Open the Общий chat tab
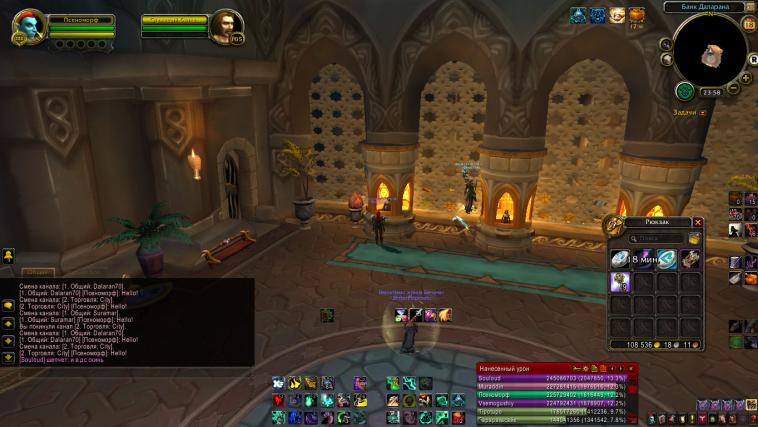This screenshot has height=427, width=758. tap(37, 271)
